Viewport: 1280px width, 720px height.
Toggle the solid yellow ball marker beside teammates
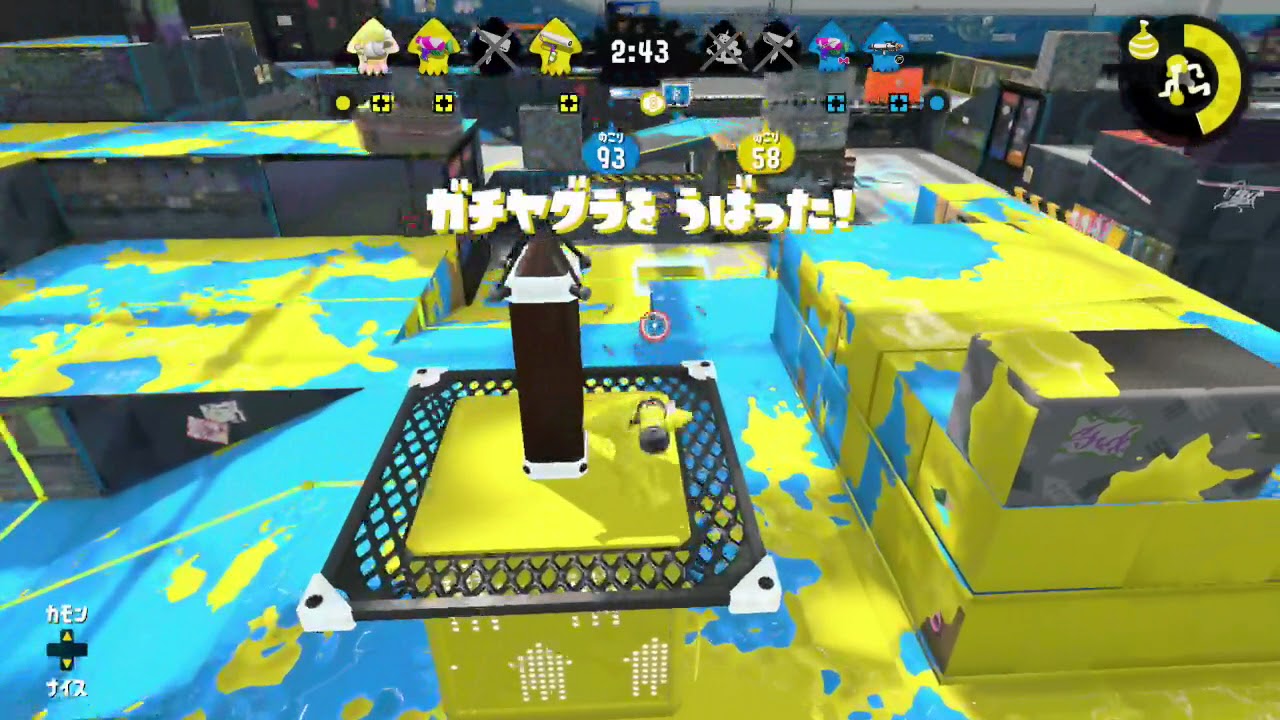(342, 102)
